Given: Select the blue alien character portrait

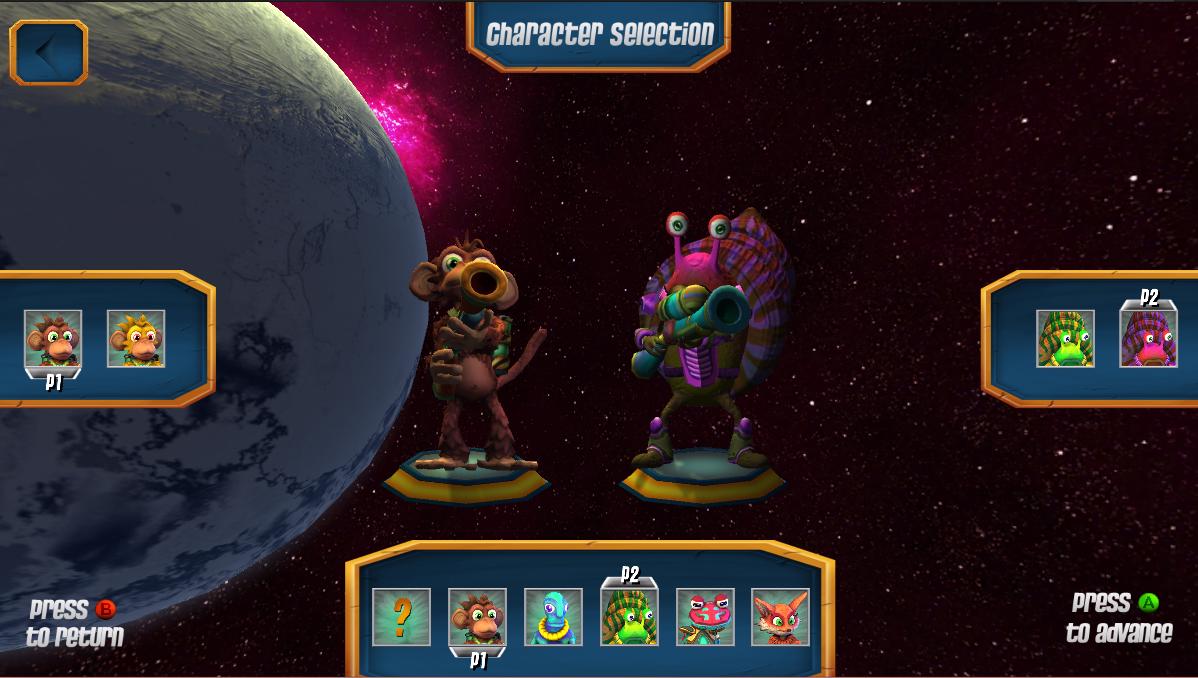Looking at the screenshot, I should (553, 617).
